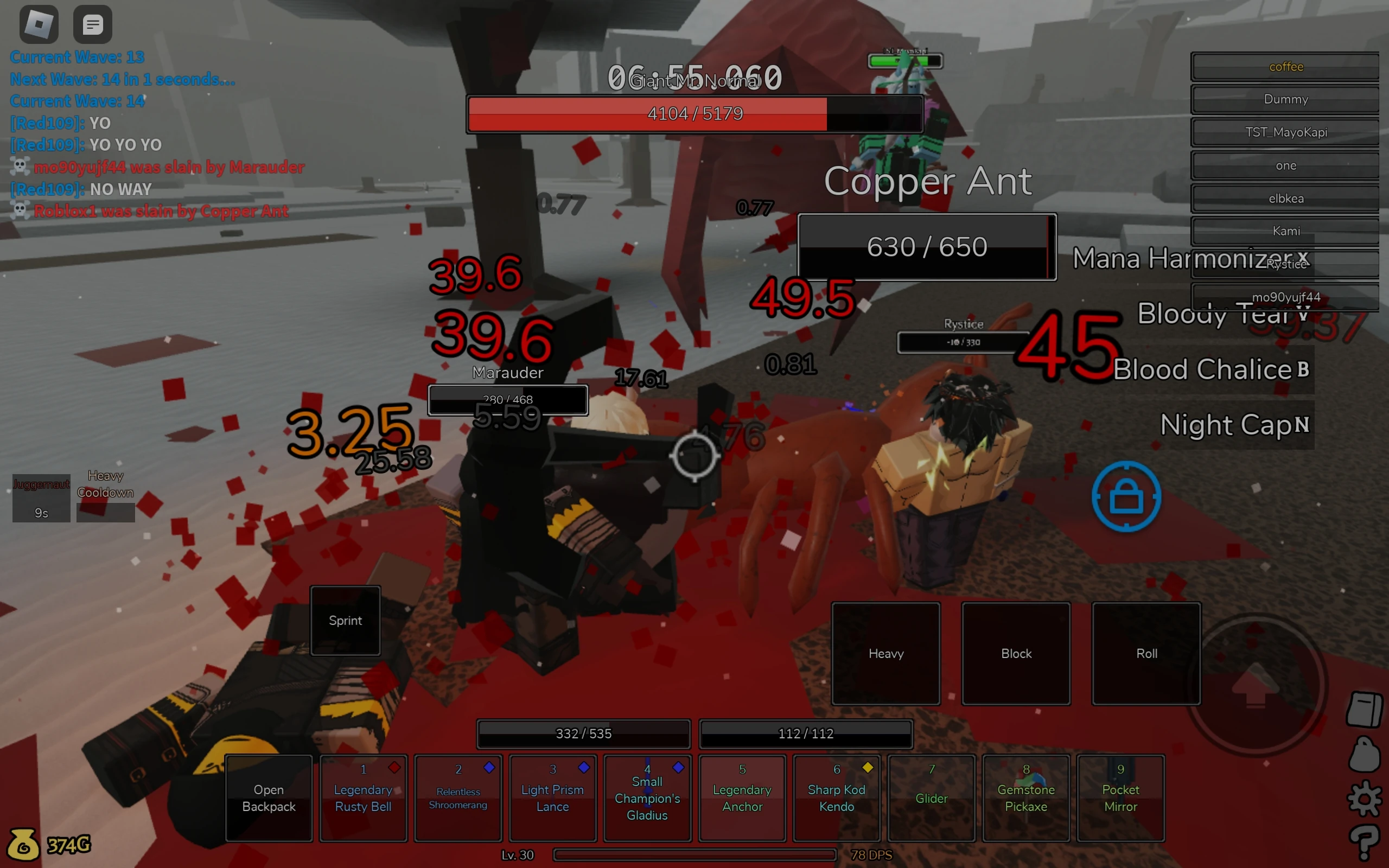The width and height of the screenshot is (1389, 868).
Task: Toggle the target lock-on circle
Action: (1125, 496)
